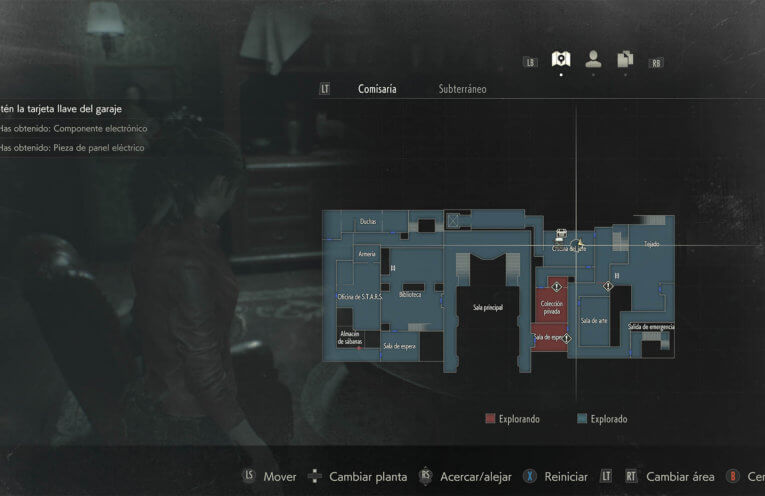Select the warning marker in Colección privada

(x=557, y=287)
